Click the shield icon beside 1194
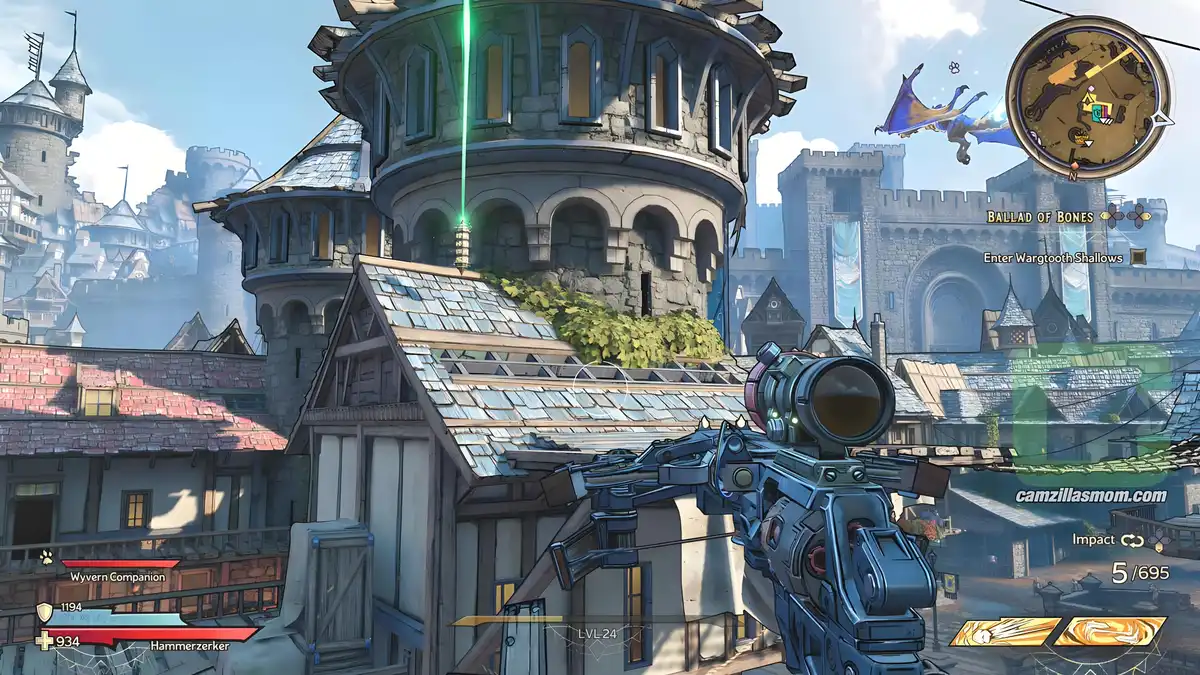This screenshot has height=675, width=1200. point(44,612)
